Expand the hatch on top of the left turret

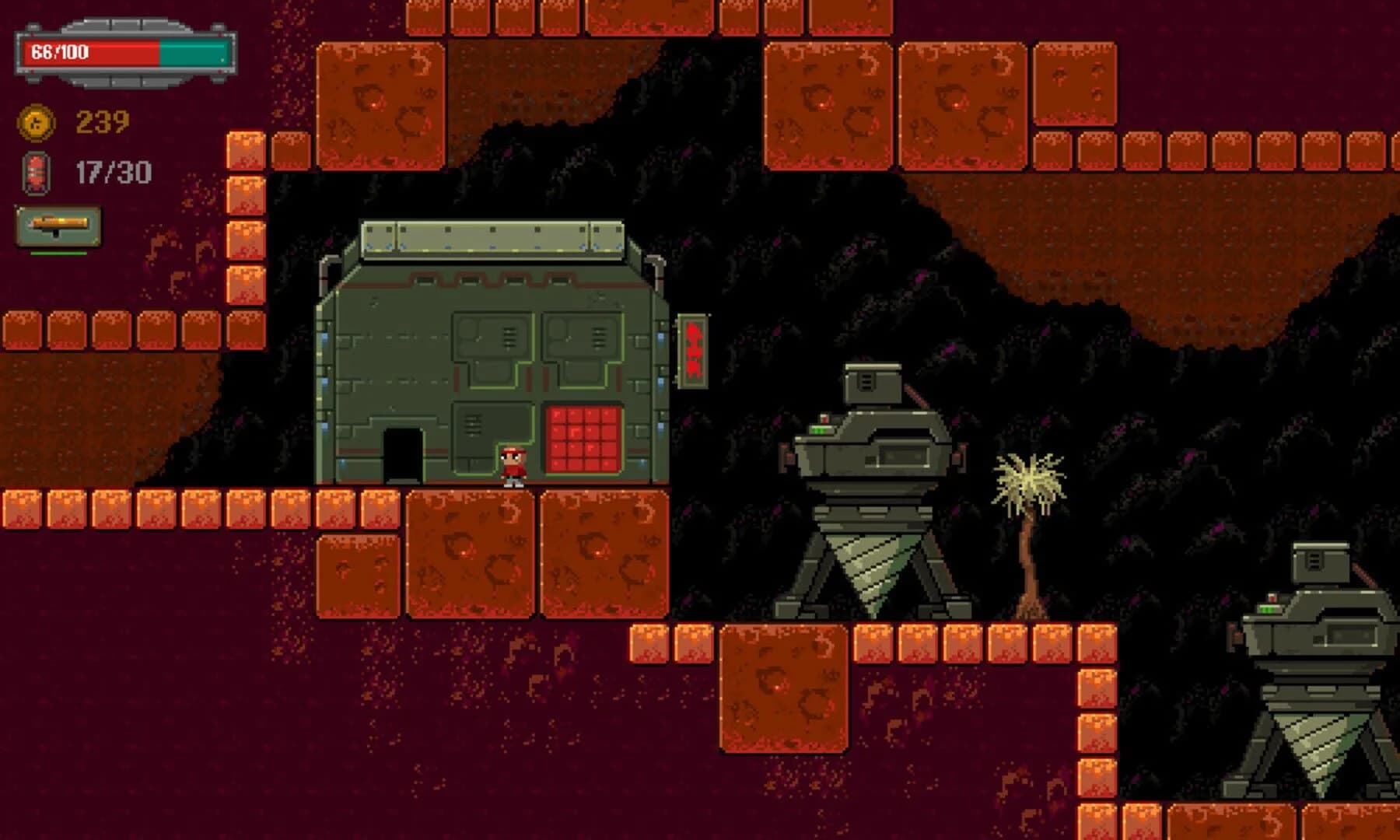click(x=872, y=383)
